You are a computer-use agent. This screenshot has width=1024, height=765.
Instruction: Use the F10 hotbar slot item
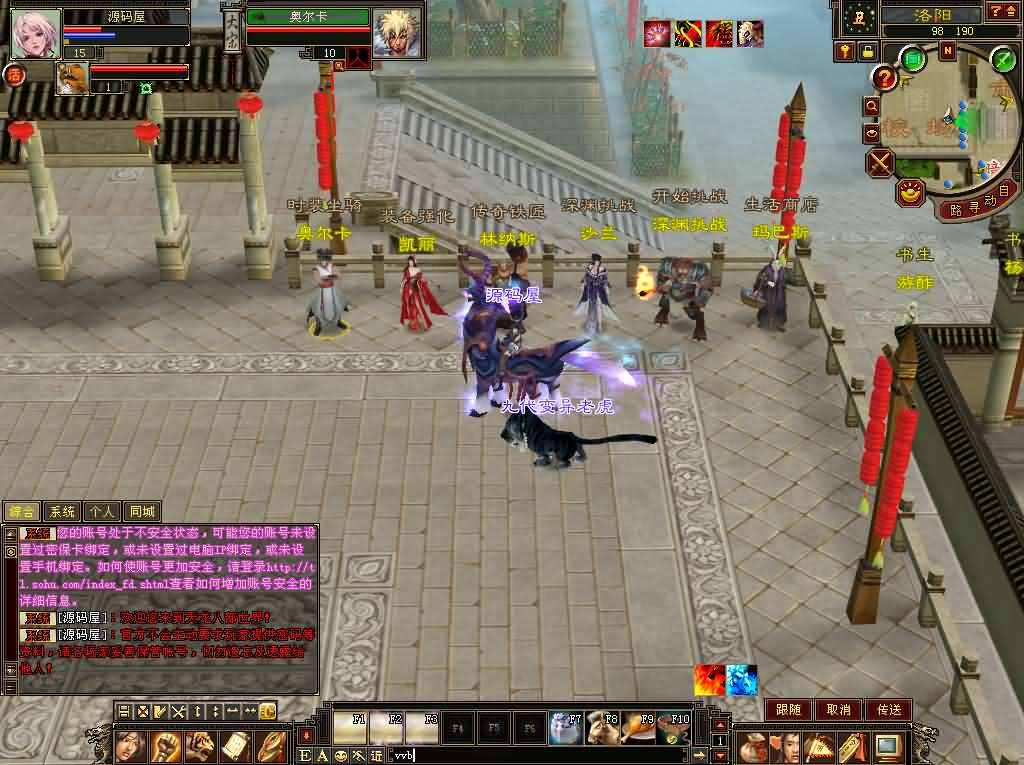point(674,727)
